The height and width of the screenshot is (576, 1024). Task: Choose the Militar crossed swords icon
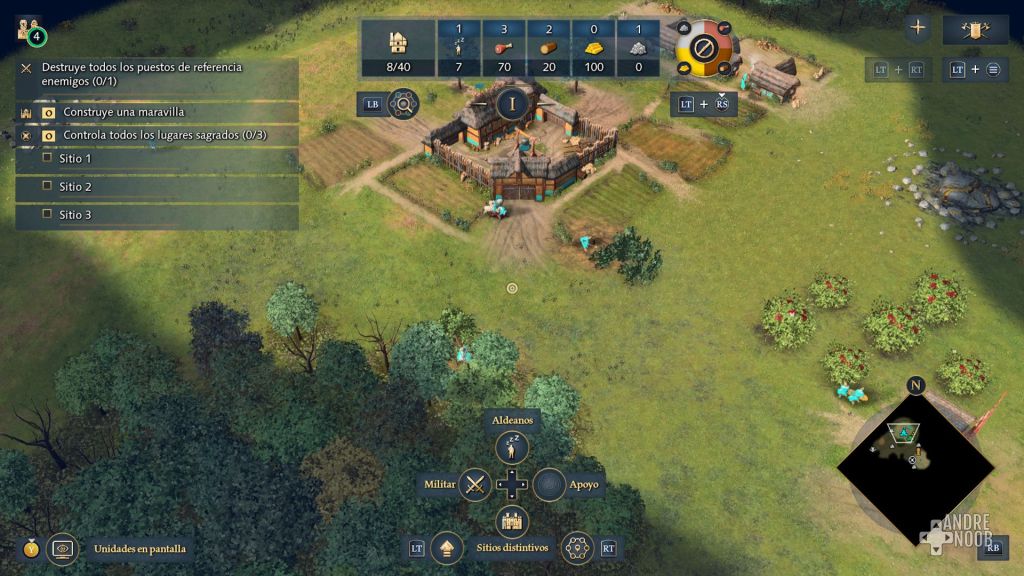[x=476, y=484]
